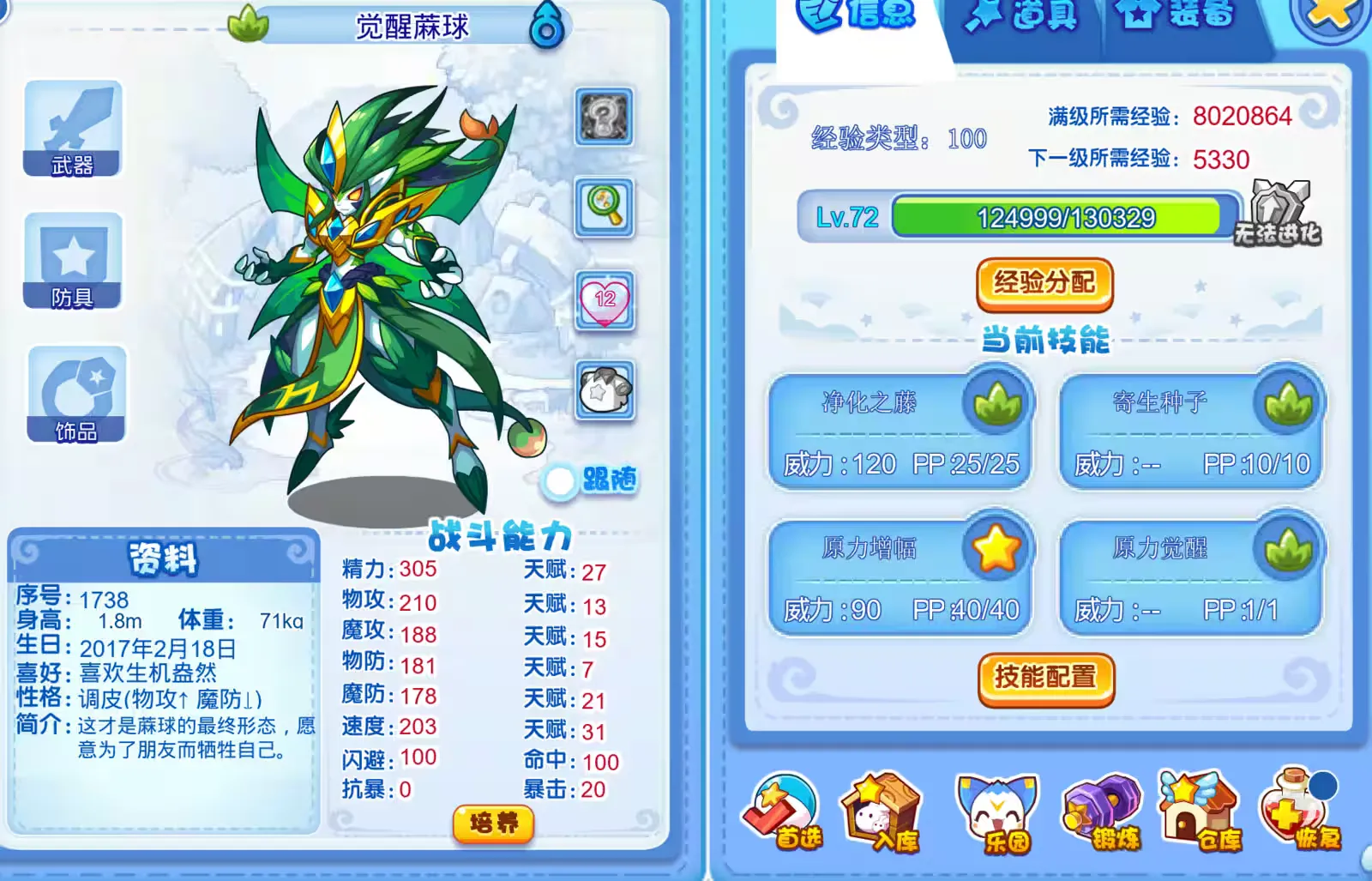Screen dimensions: 1372x881
Task: Switch to the 道具 items tab
Action: pyautogui.click(x=1023, y=16)
